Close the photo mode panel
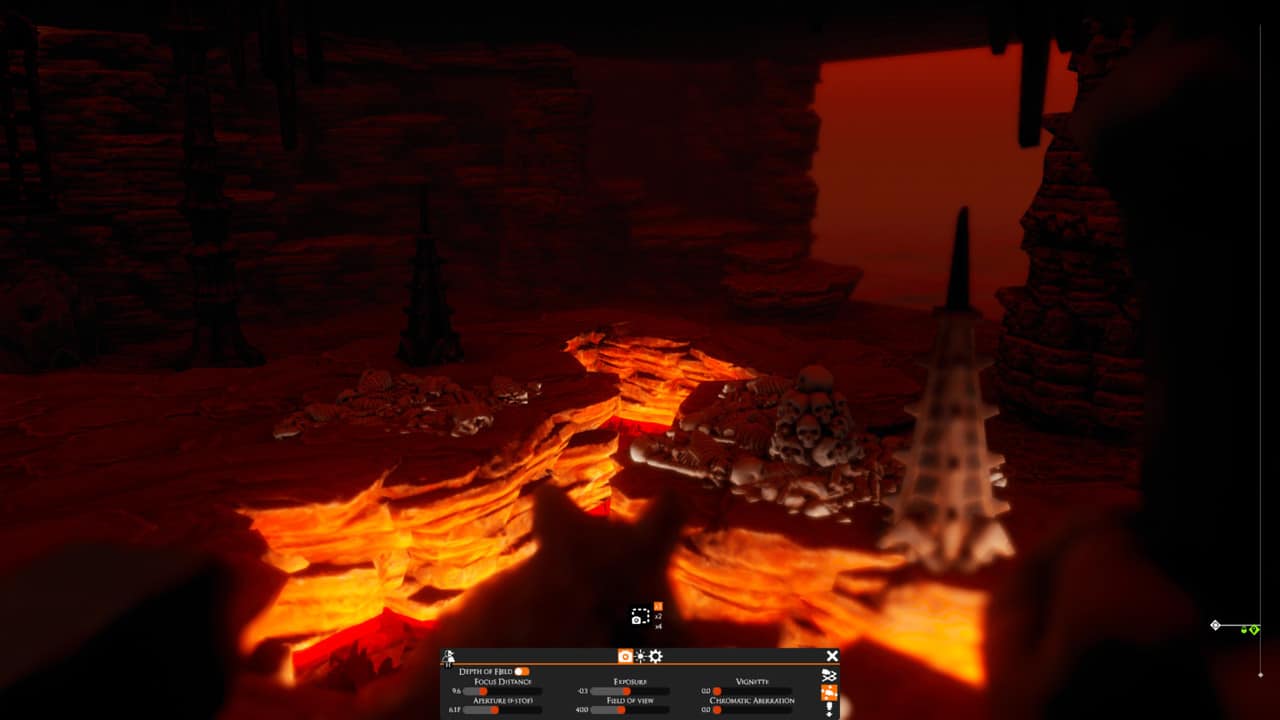Viewport: 1280px width, 720px height. point(832,655)
